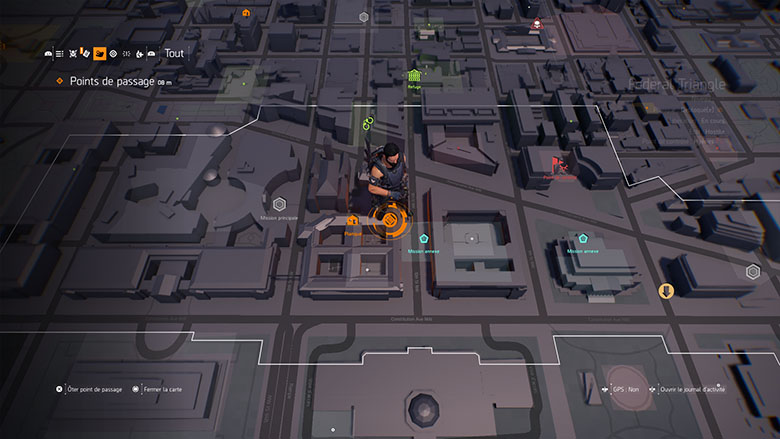780x439 pixels.
Task: Select the highlighted orange map filter icon
Action: coord(99,54)
